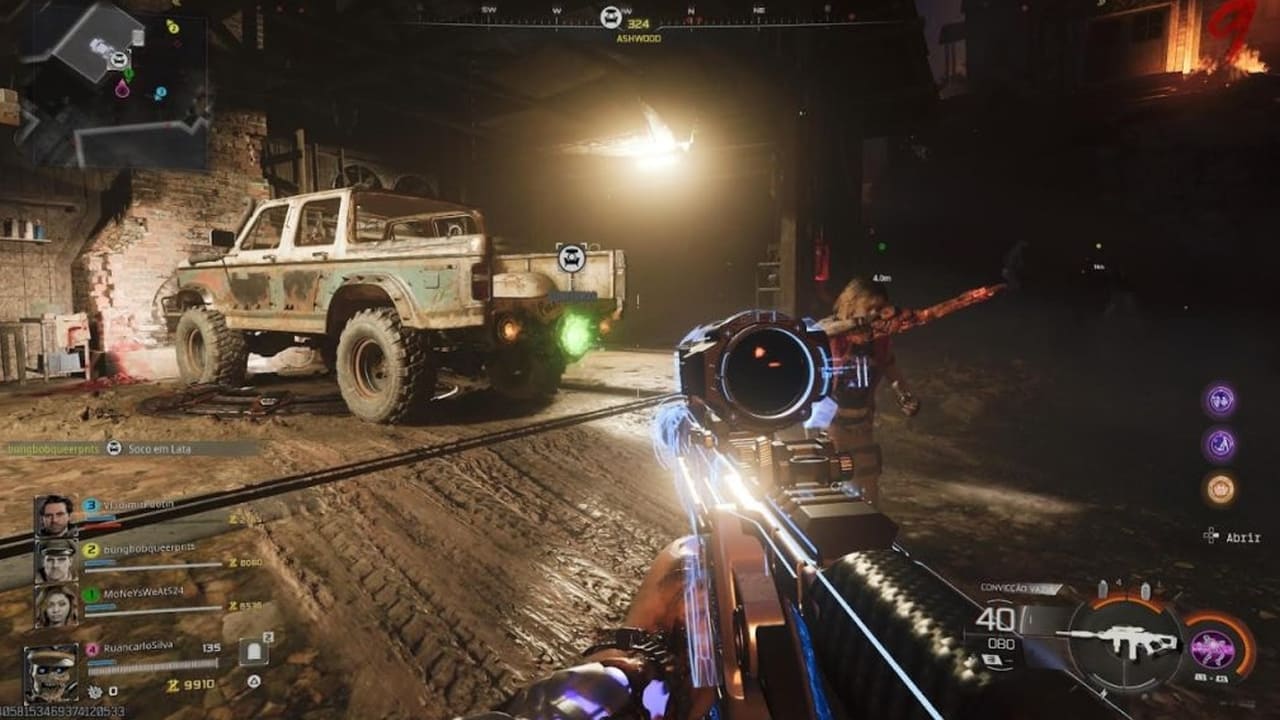Select VladimirPootin's player portrait
Viewport: 1280px width, 720px height.
point(55,517)
